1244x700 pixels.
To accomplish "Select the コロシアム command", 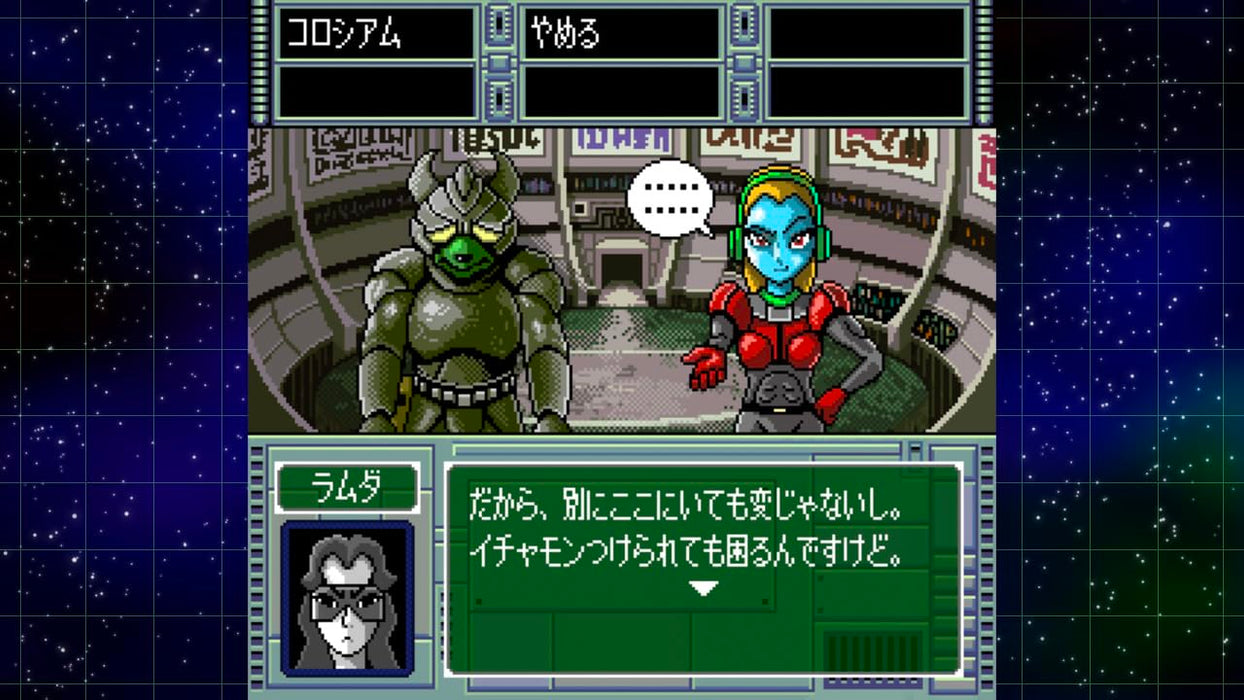I will 345,33.
